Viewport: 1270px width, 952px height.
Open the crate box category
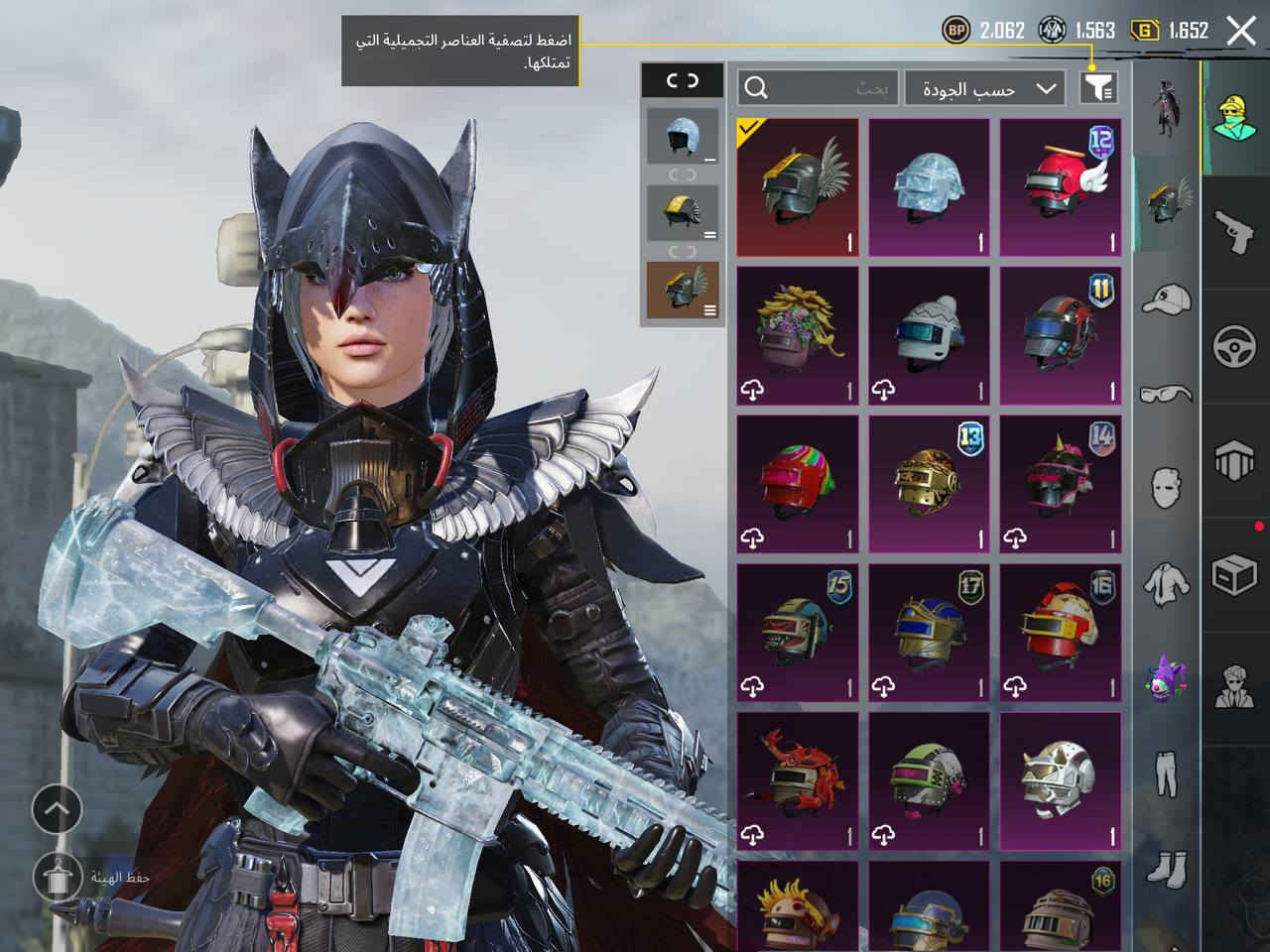tap(1235, 573)
